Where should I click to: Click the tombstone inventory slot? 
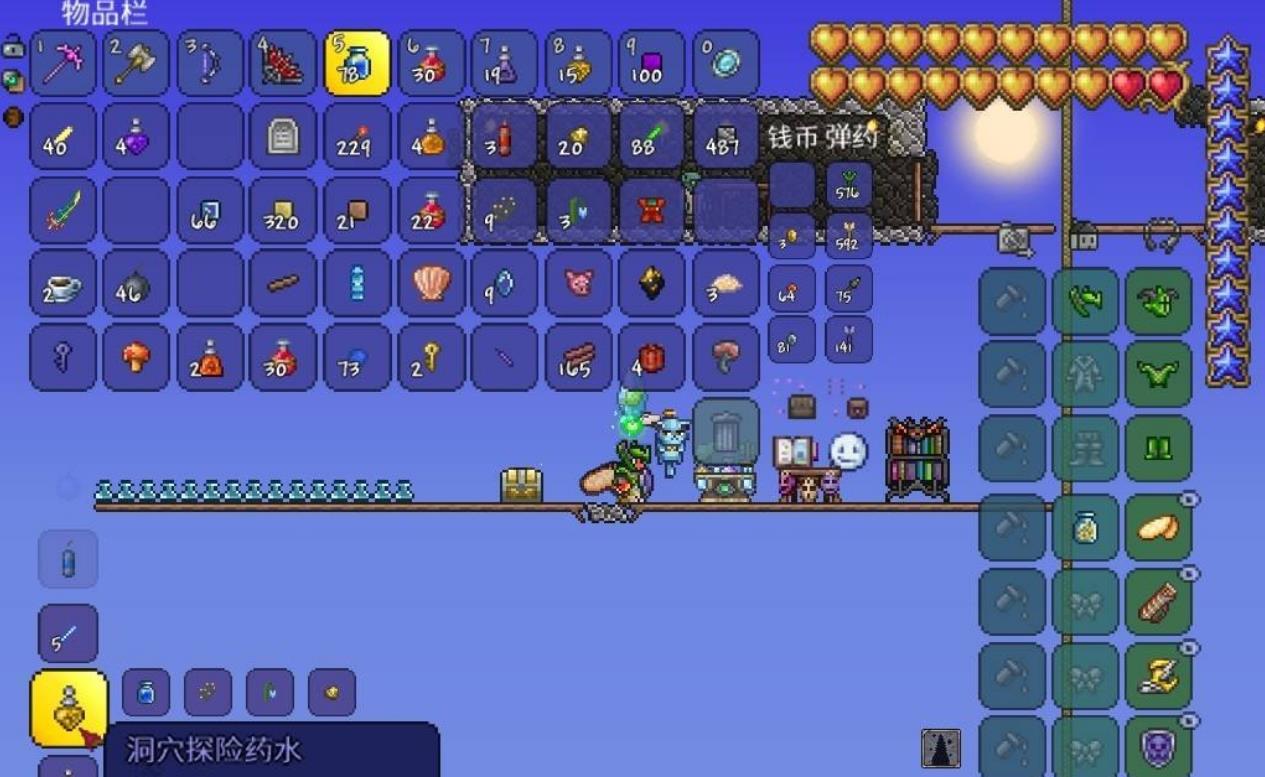click(x=284, y=136)
